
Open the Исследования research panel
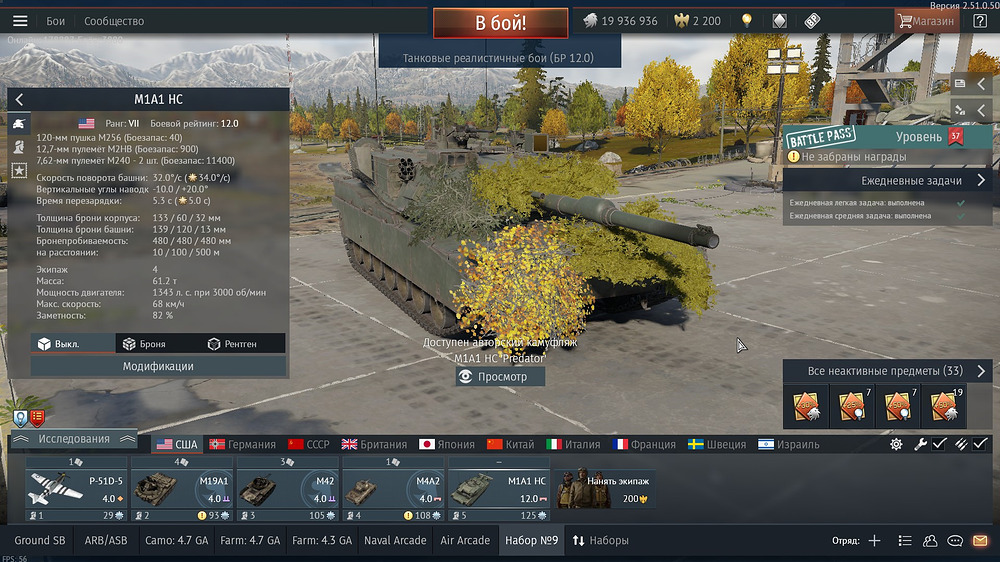tap(73, 439)
